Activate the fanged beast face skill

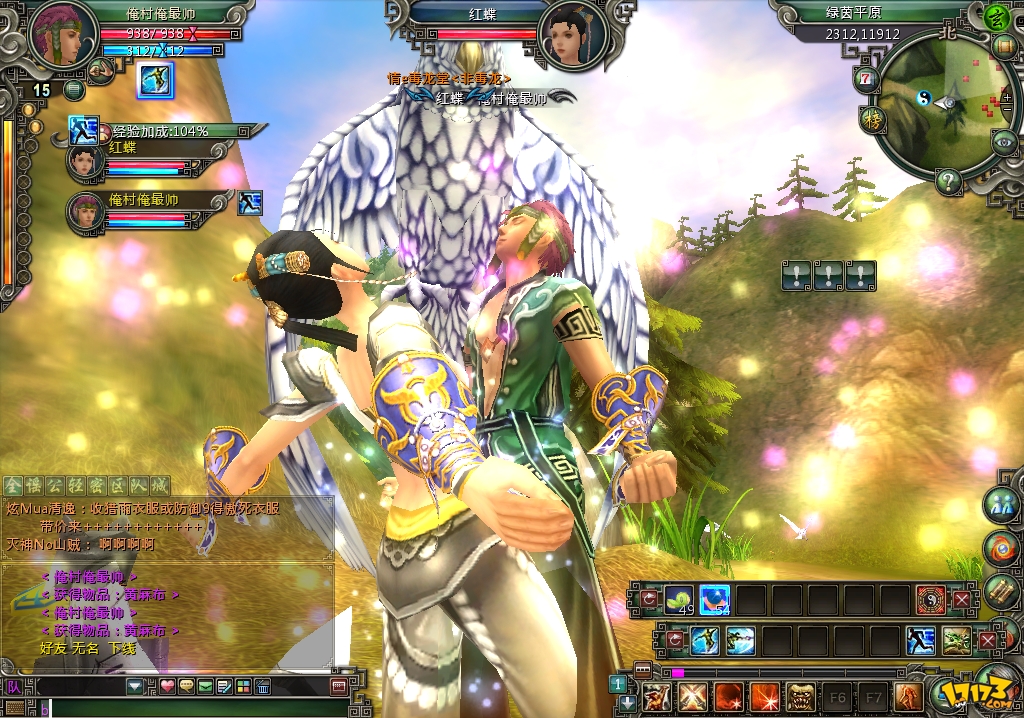click(800, 696)
